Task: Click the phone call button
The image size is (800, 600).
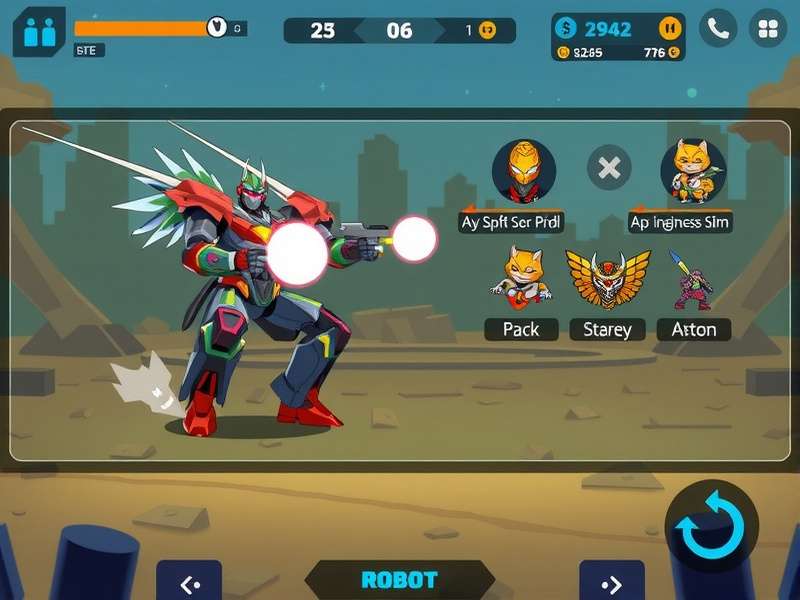Action: (x=717, y=29)
